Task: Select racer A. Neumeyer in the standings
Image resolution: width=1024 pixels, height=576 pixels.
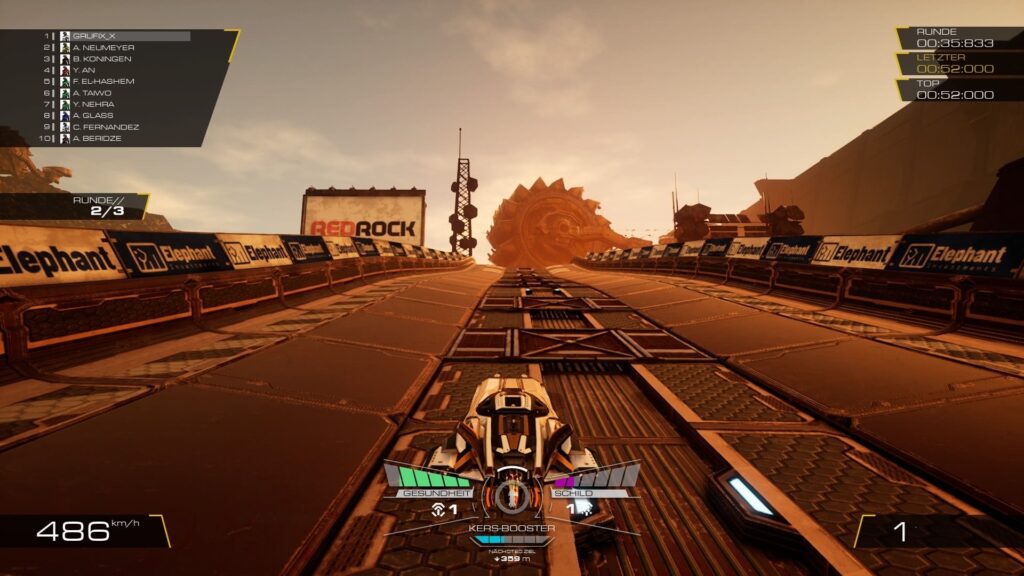Action: [x=103, y=47]
